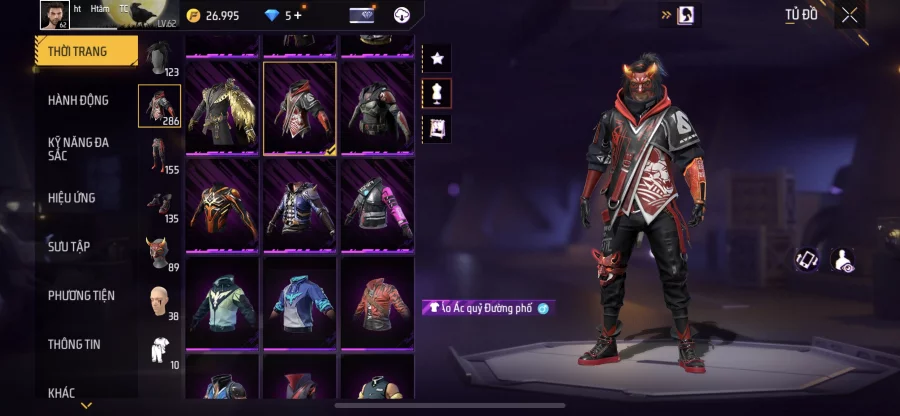Choose the head items subcategory with 123 items
This screenshot has height=416, width=900.
coord(159,58)
